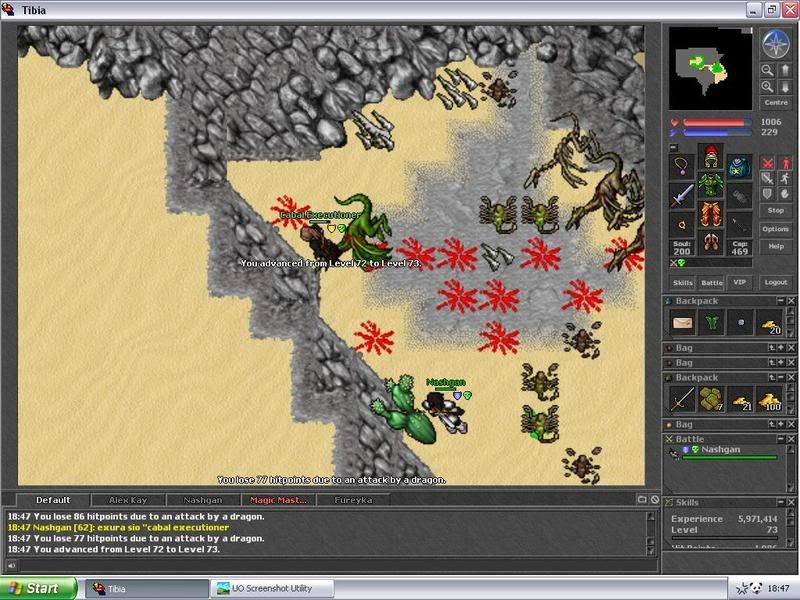
Task: Click the Help button
Action: point(775,246)
